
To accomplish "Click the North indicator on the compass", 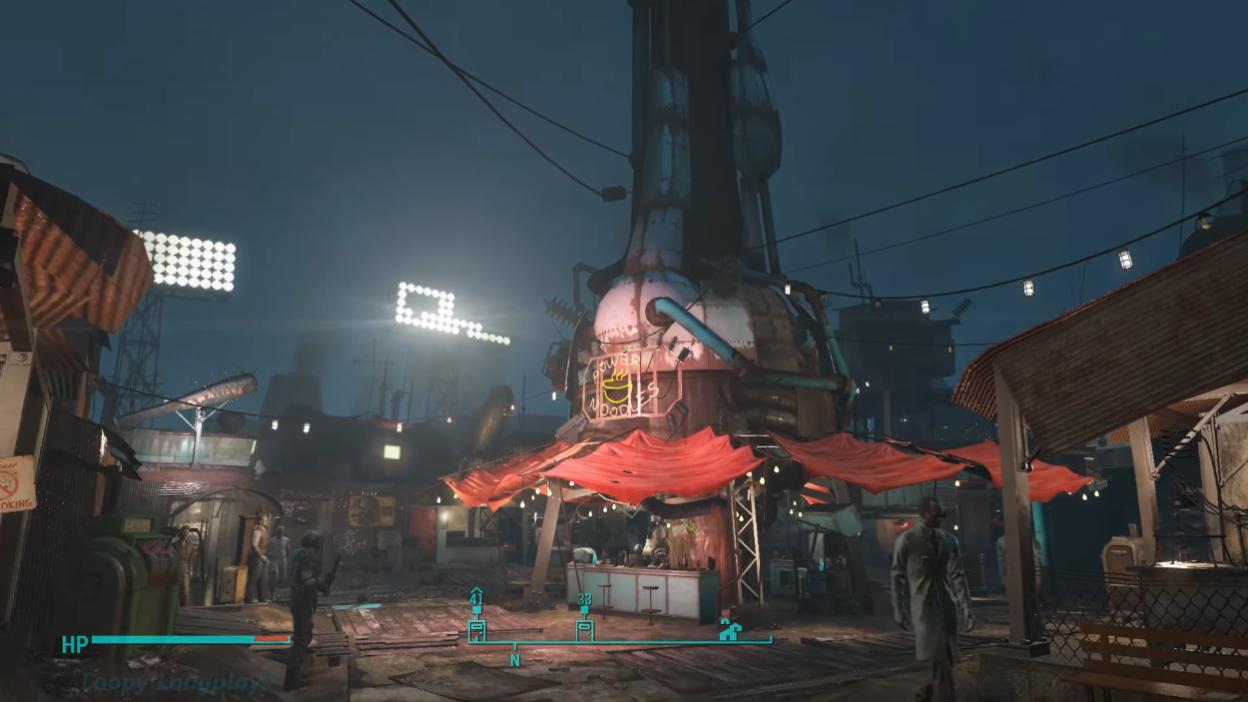I will pyautogui.click(x=515, y=660).
